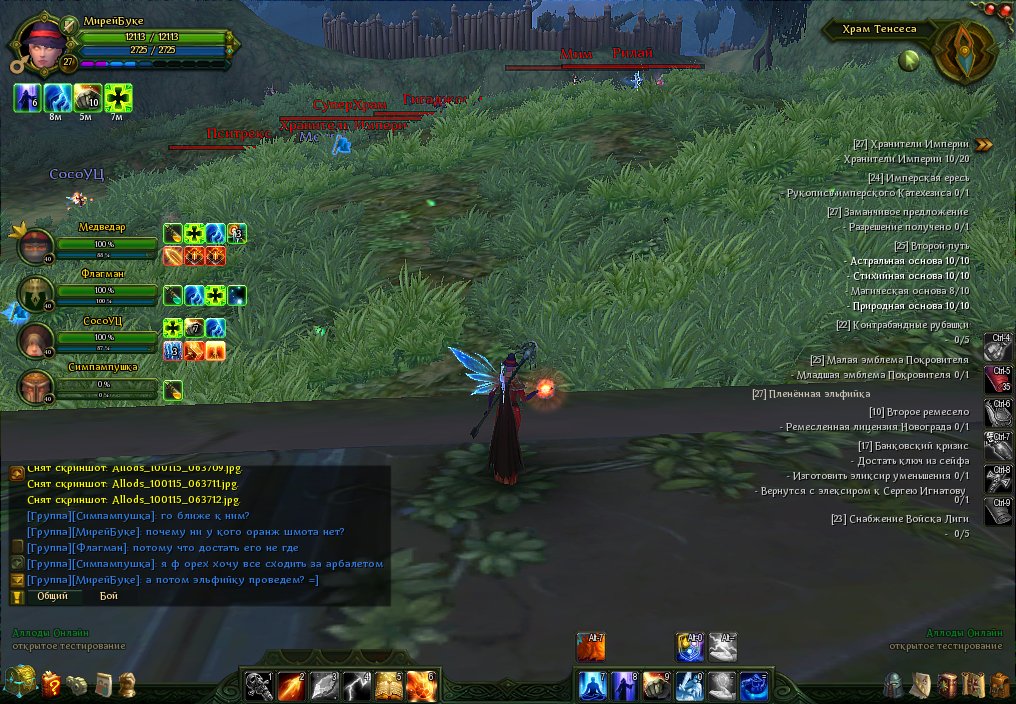The width and height of the screenshot is (1016, 704).
Task: Click the green cross buff icon under player frame
Action: [118, 97]
